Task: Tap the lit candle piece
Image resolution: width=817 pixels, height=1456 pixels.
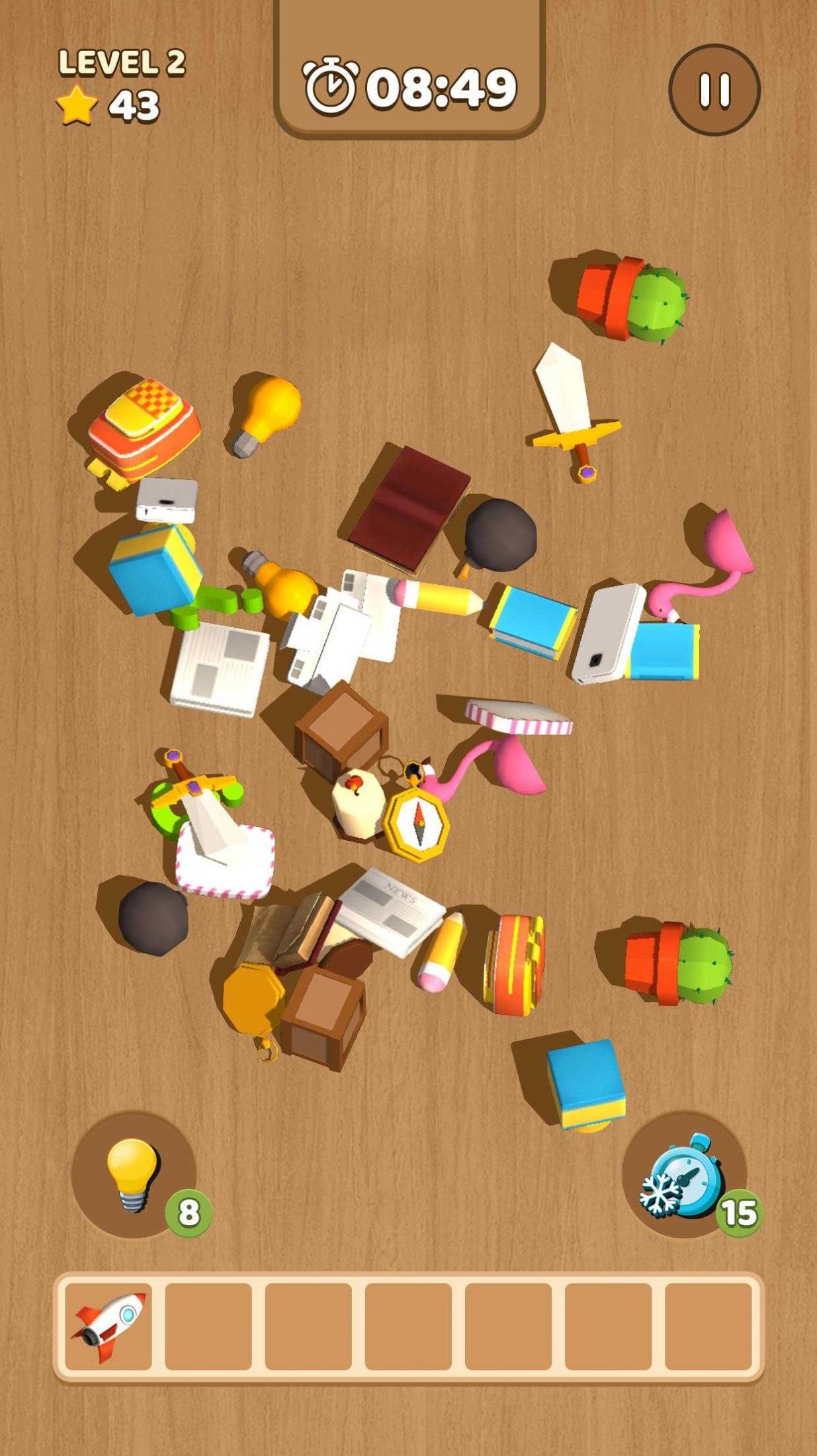Action: [x=358, y=802]
